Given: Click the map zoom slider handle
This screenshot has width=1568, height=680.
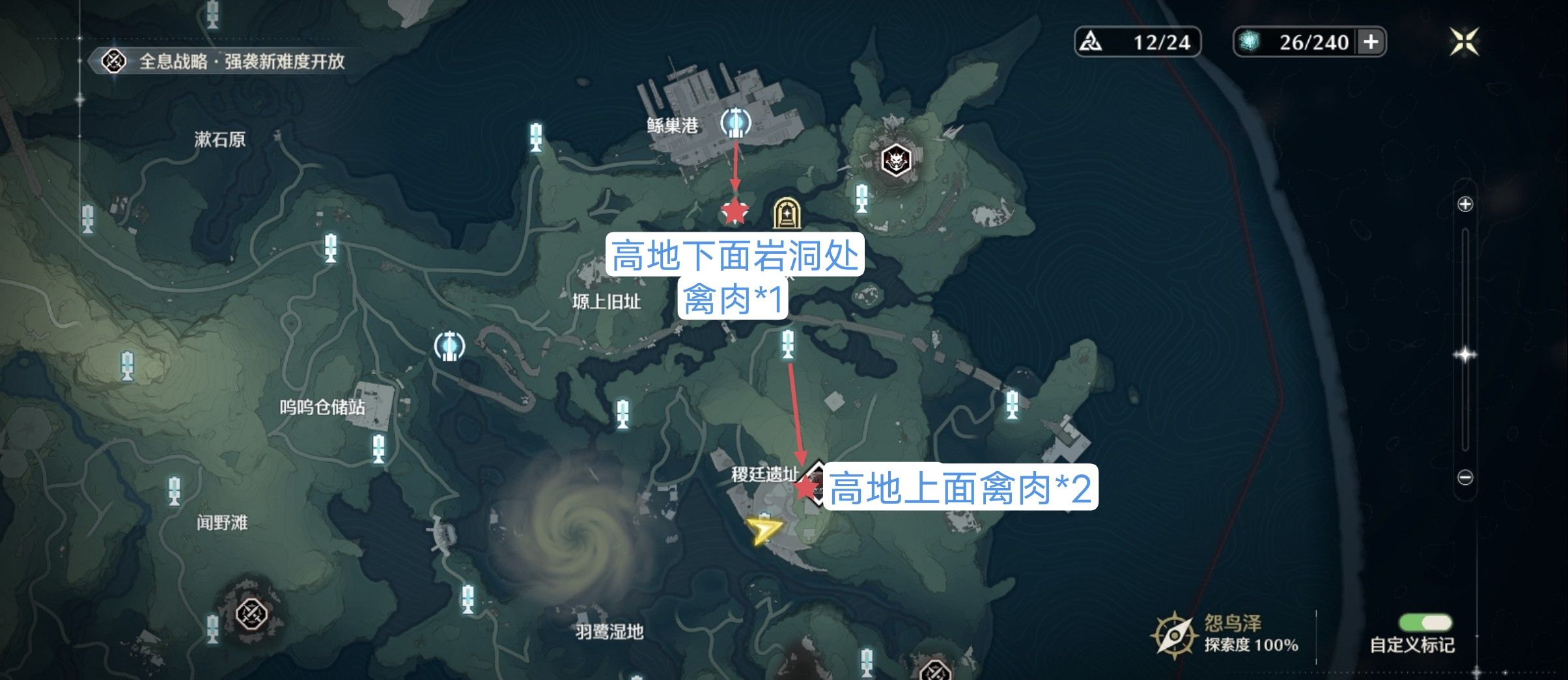Looking at the screenshot, I should click(x=1465, y=355).
